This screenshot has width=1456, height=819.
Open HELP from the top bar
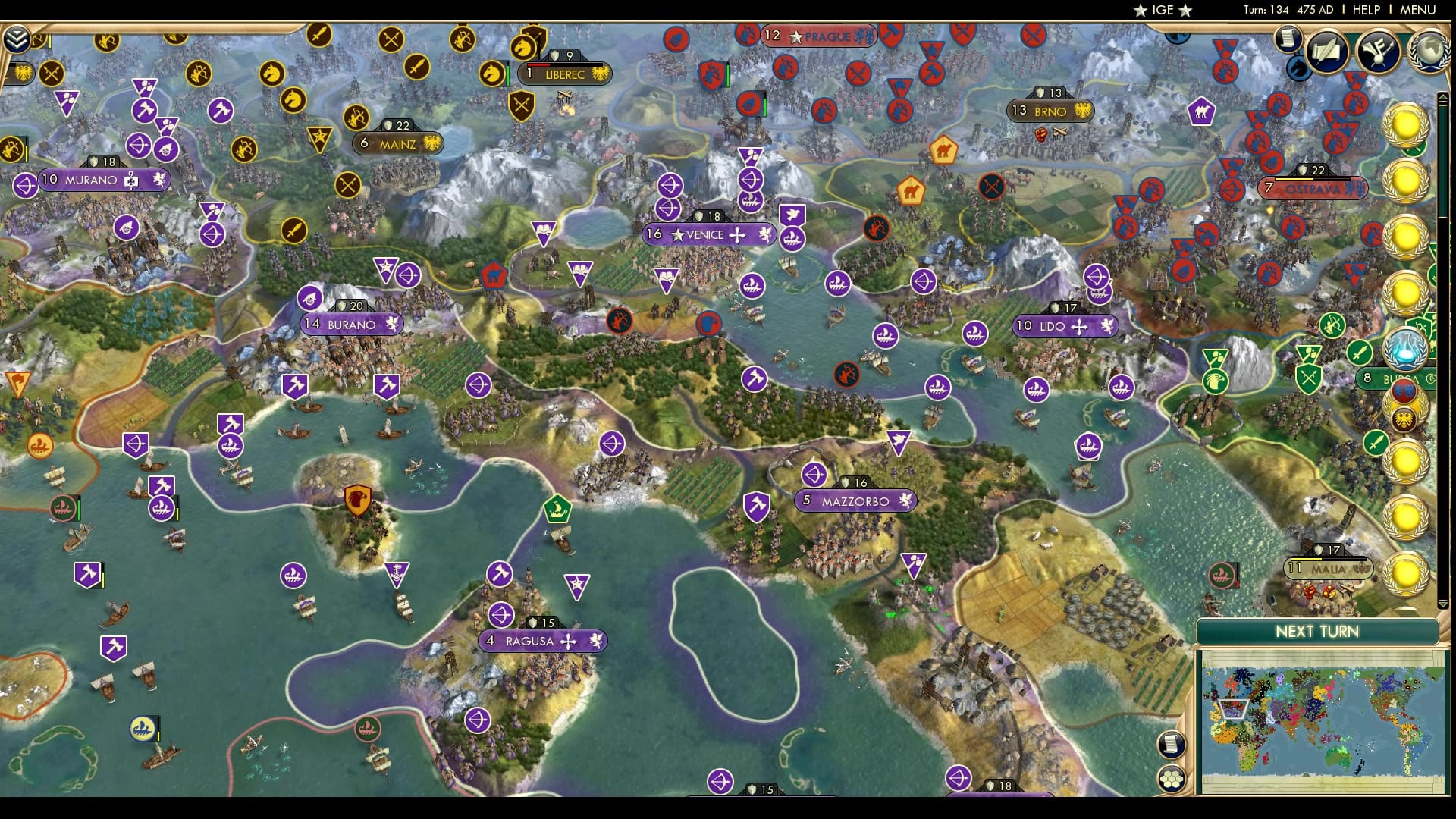(x=1366, y=11)
